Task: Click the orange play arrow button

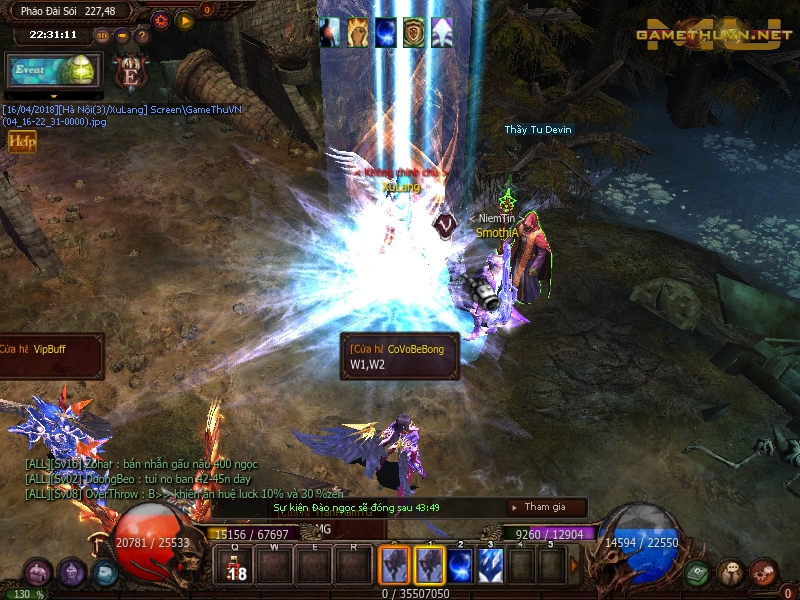Action: (184, 19)
